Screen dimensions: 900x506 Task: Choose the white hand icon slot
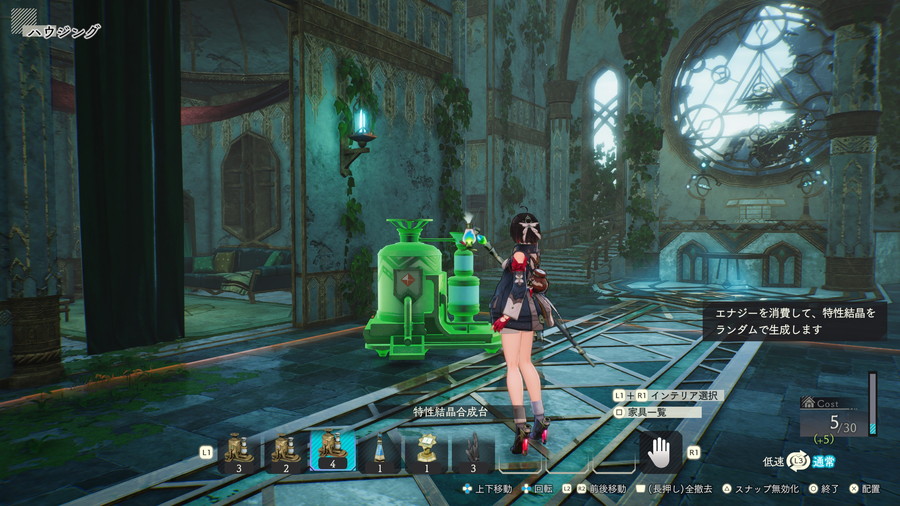tap(660, 452)
